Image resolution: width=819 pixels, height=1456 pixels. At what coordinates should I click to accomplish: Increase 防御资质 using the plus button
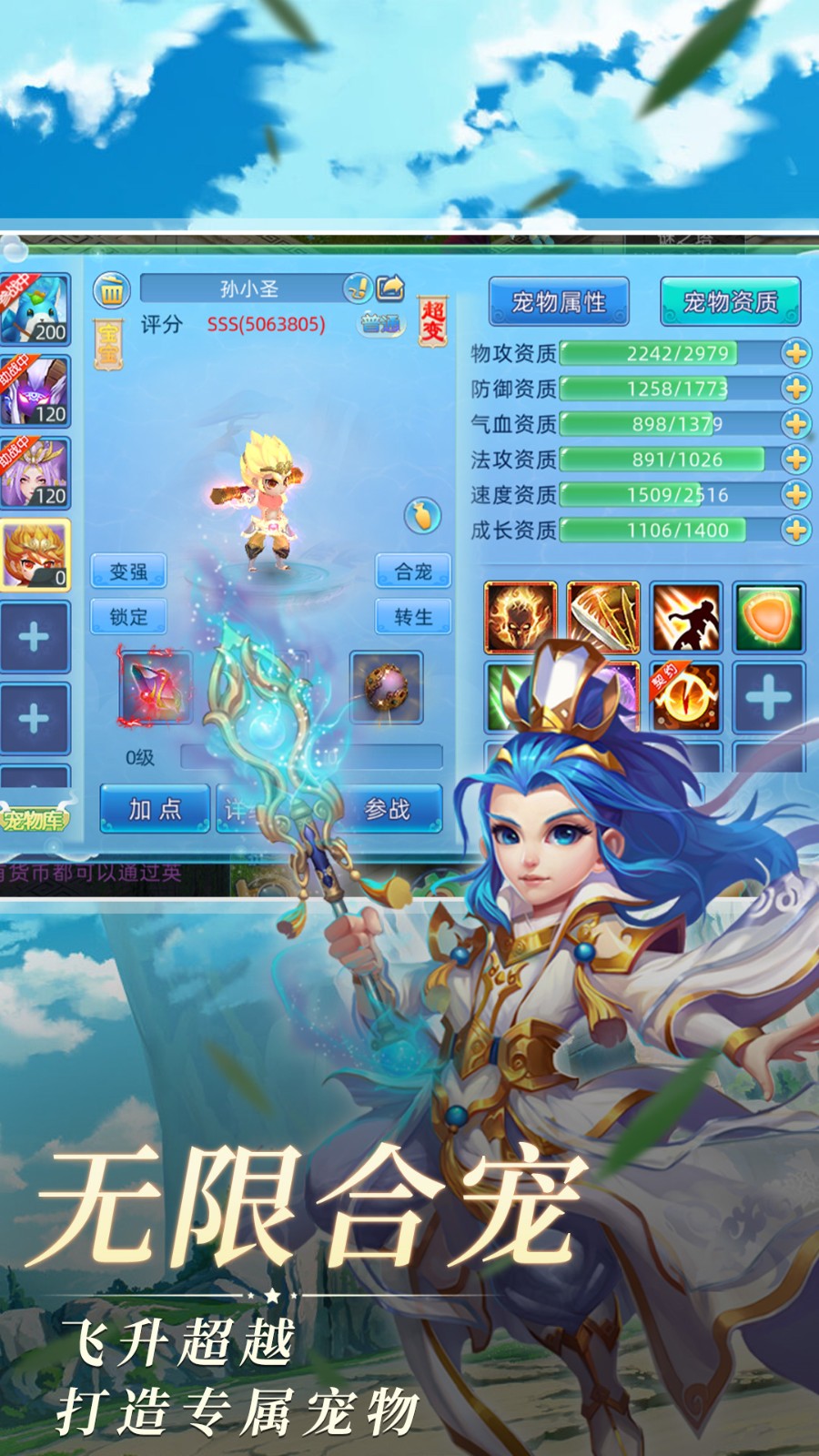795,389
